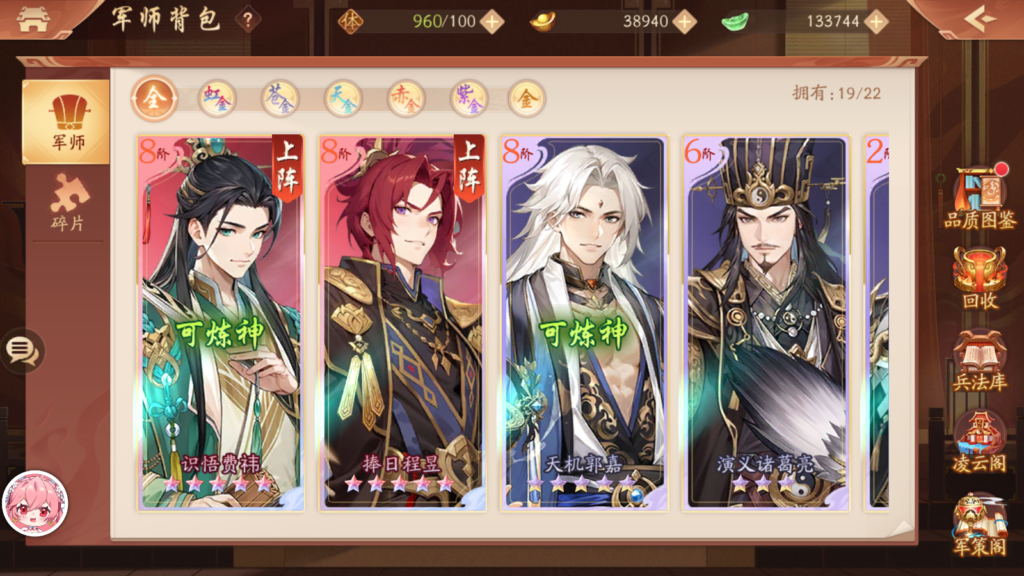
Task: Switch to the 军师 tab
Action: point(66,121)
